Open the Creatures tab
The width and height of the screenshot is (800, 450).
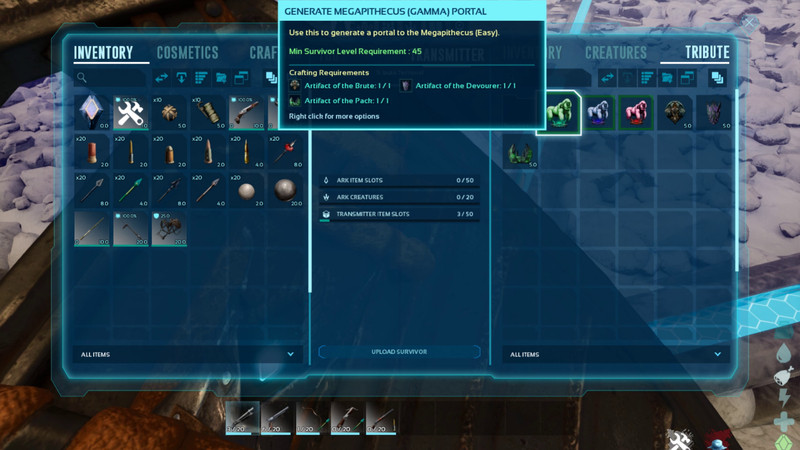coord(616,53)
